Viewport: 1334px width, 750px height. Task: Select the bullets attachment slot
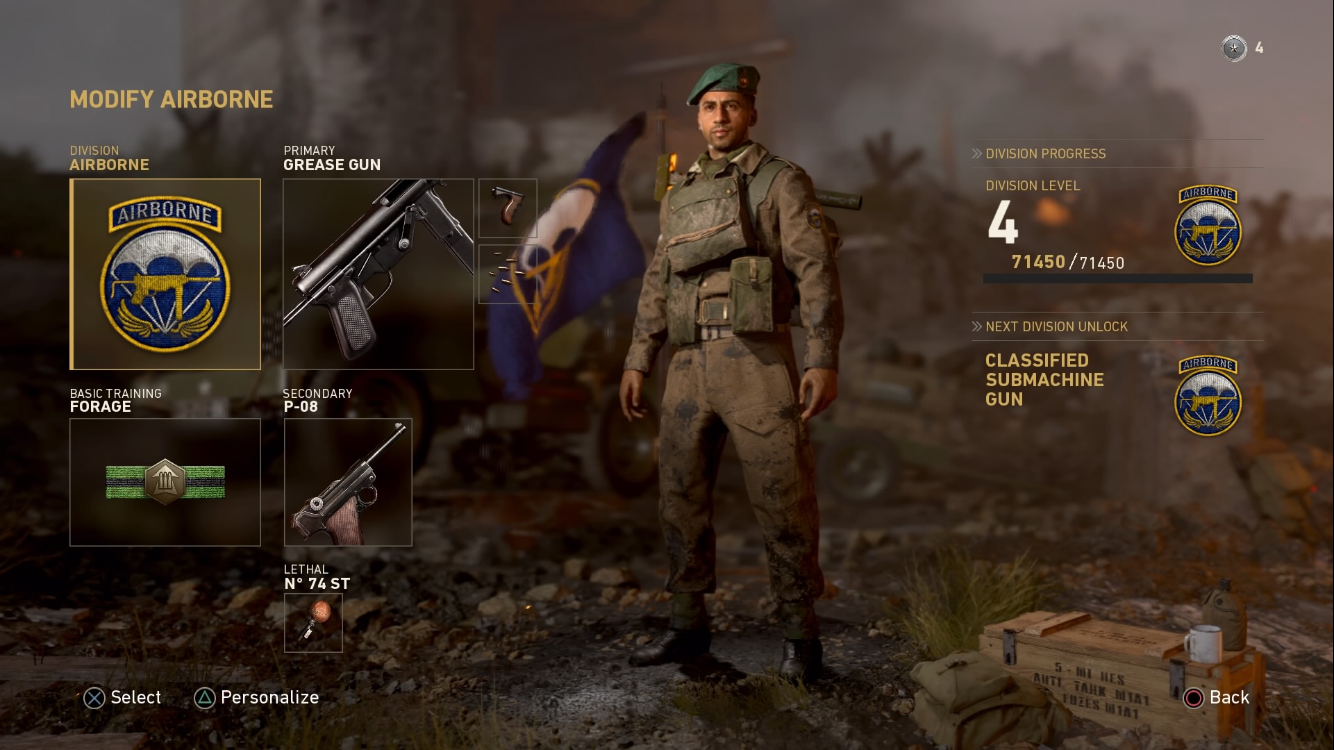point(508,274)
